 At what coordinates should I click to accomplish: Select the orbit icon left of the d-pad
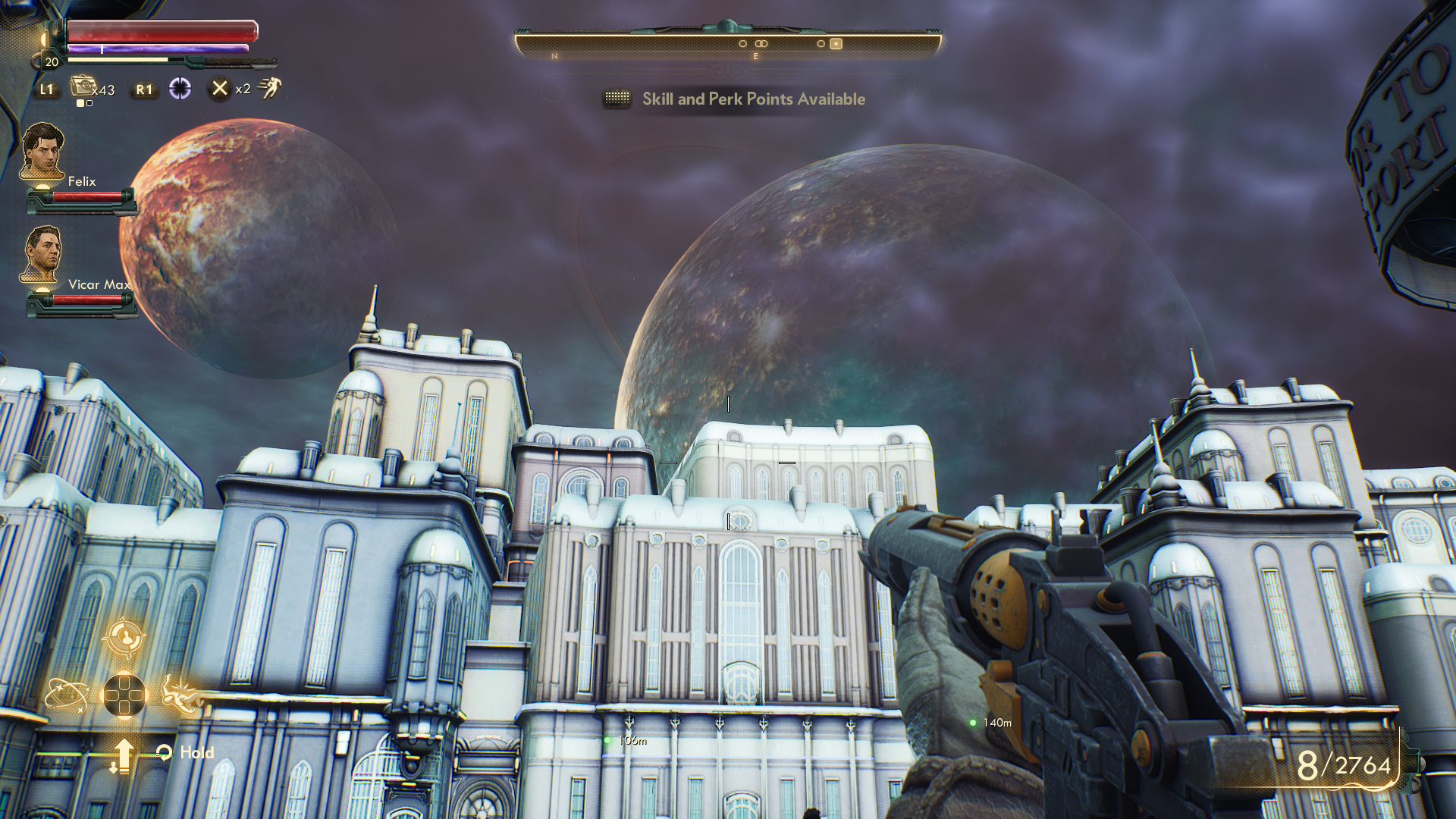pos(65,695)
